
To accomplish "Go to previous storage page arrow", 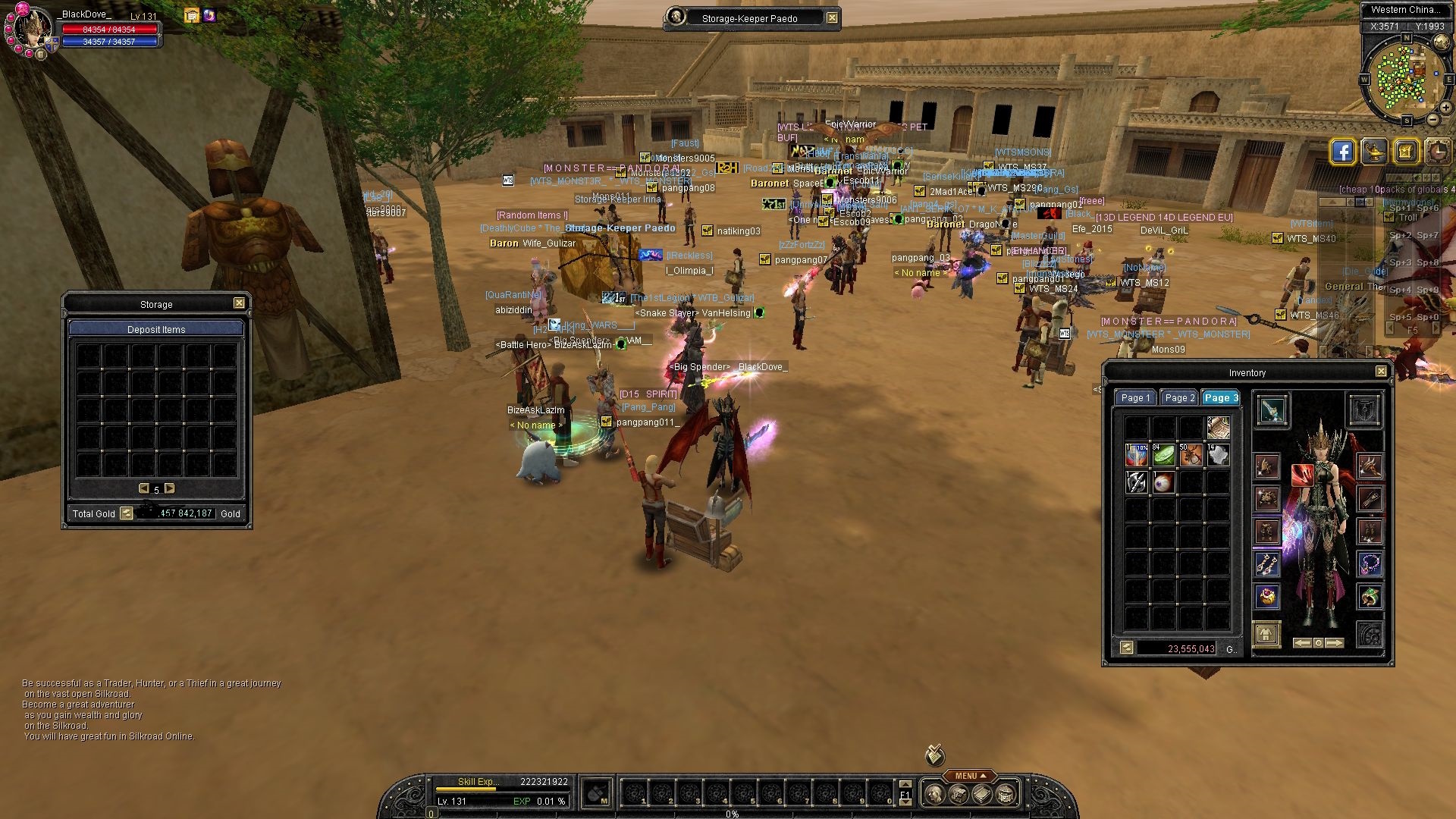I will point(143,488).
